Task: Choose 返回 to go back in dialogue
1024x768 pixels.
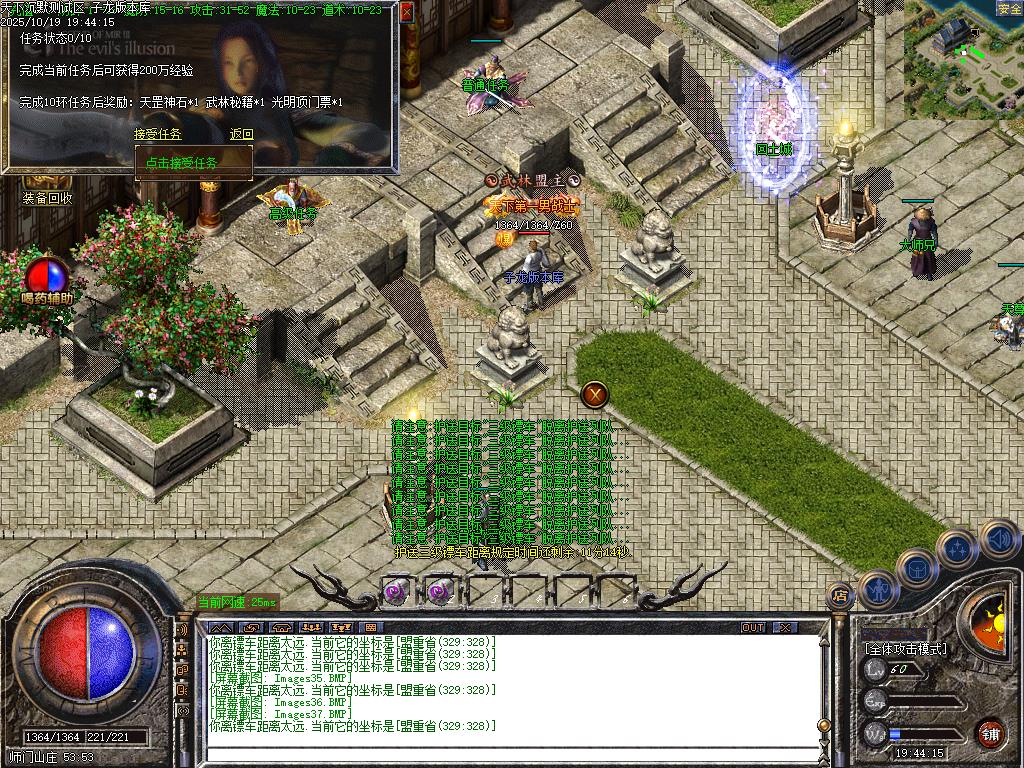Action: pos(242,134)
